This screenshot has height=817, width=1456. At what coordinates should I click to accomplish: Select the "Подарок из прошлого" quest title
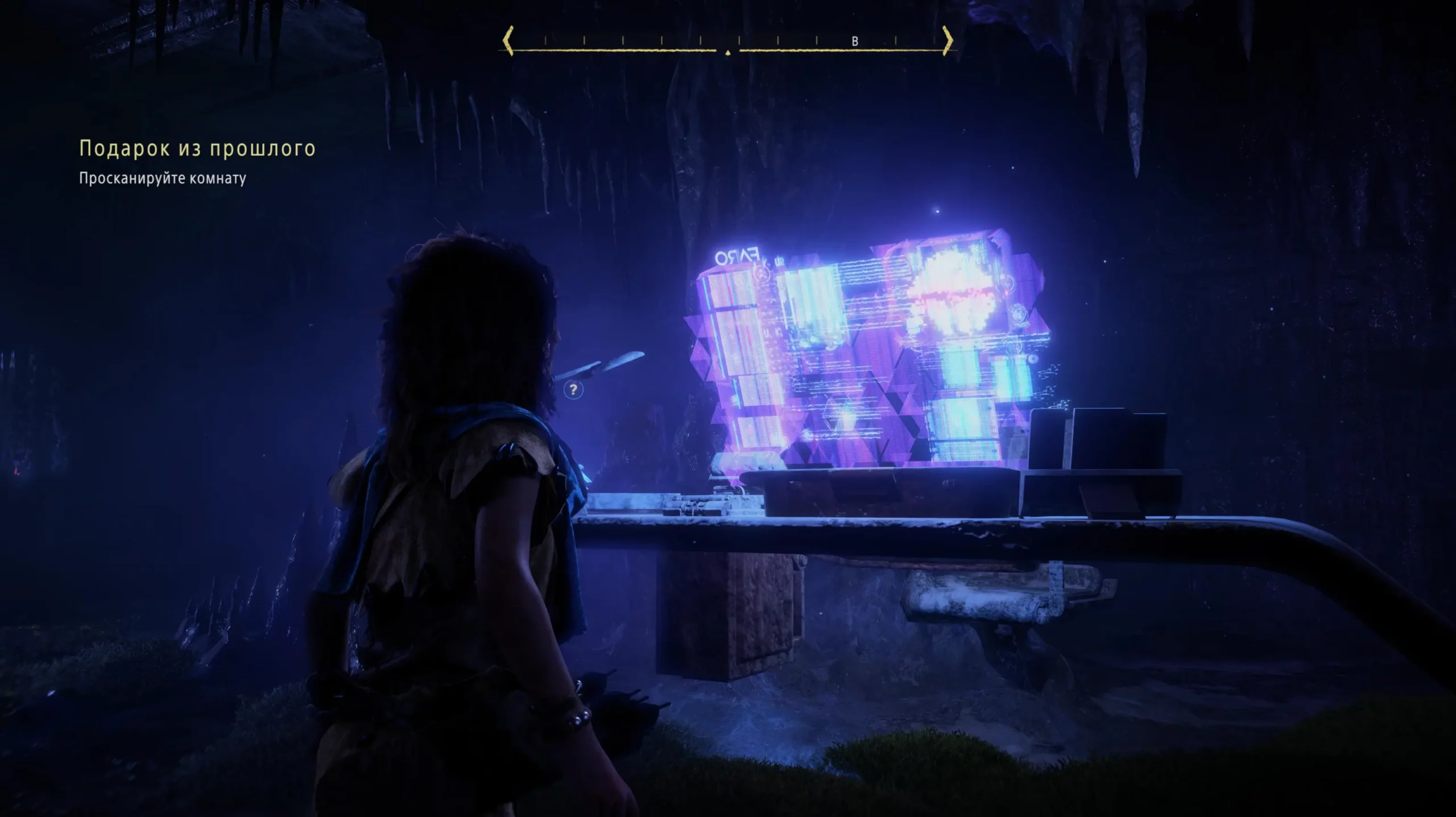197,148
